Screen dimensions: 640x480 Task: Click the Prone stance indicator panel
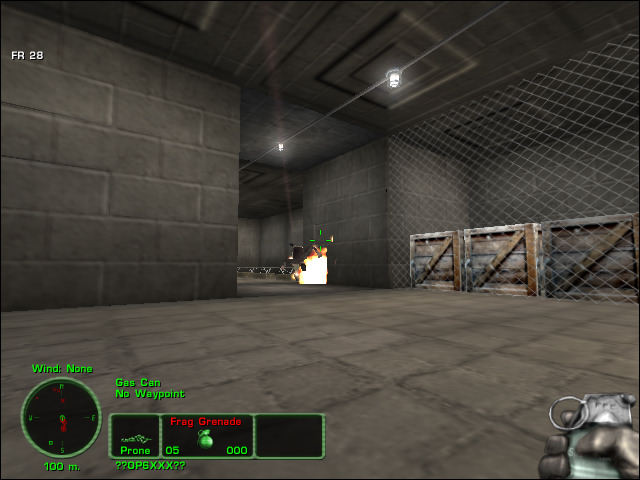135,437
